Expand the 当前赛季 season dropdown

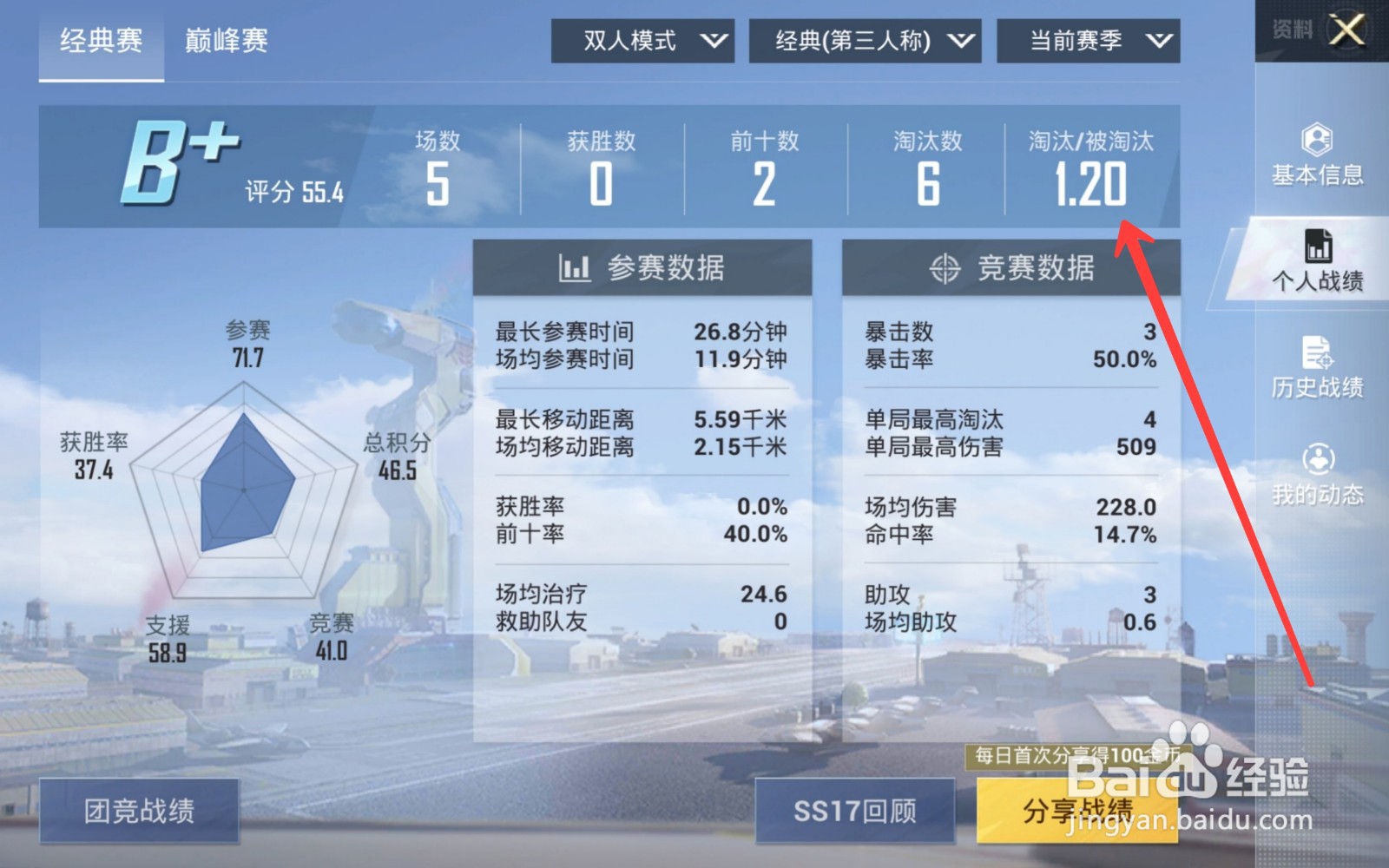pyautogui.click(x=1087, y=40)
